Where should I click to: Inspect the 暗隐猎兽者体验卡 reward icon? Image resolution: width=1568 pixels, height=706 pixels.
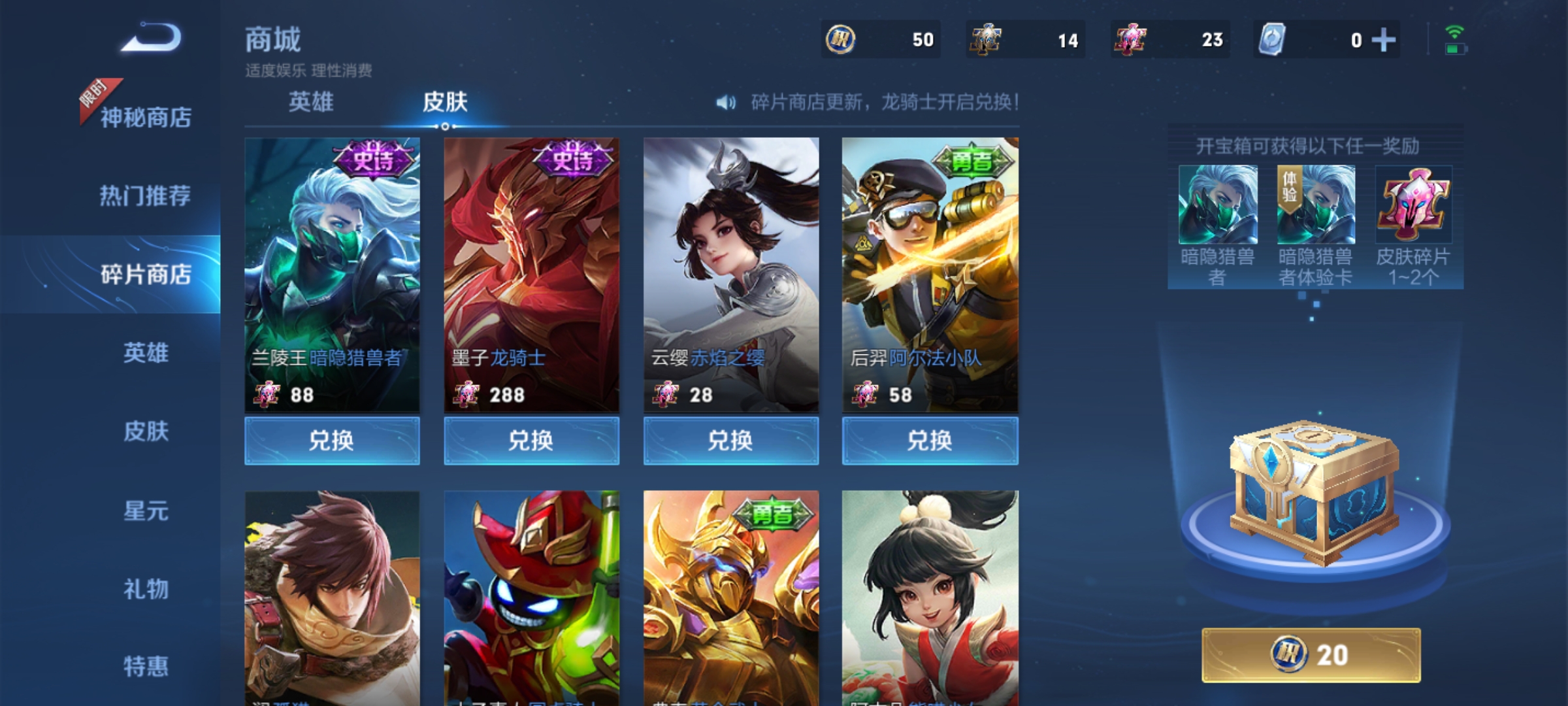[x=1315, y=205]
